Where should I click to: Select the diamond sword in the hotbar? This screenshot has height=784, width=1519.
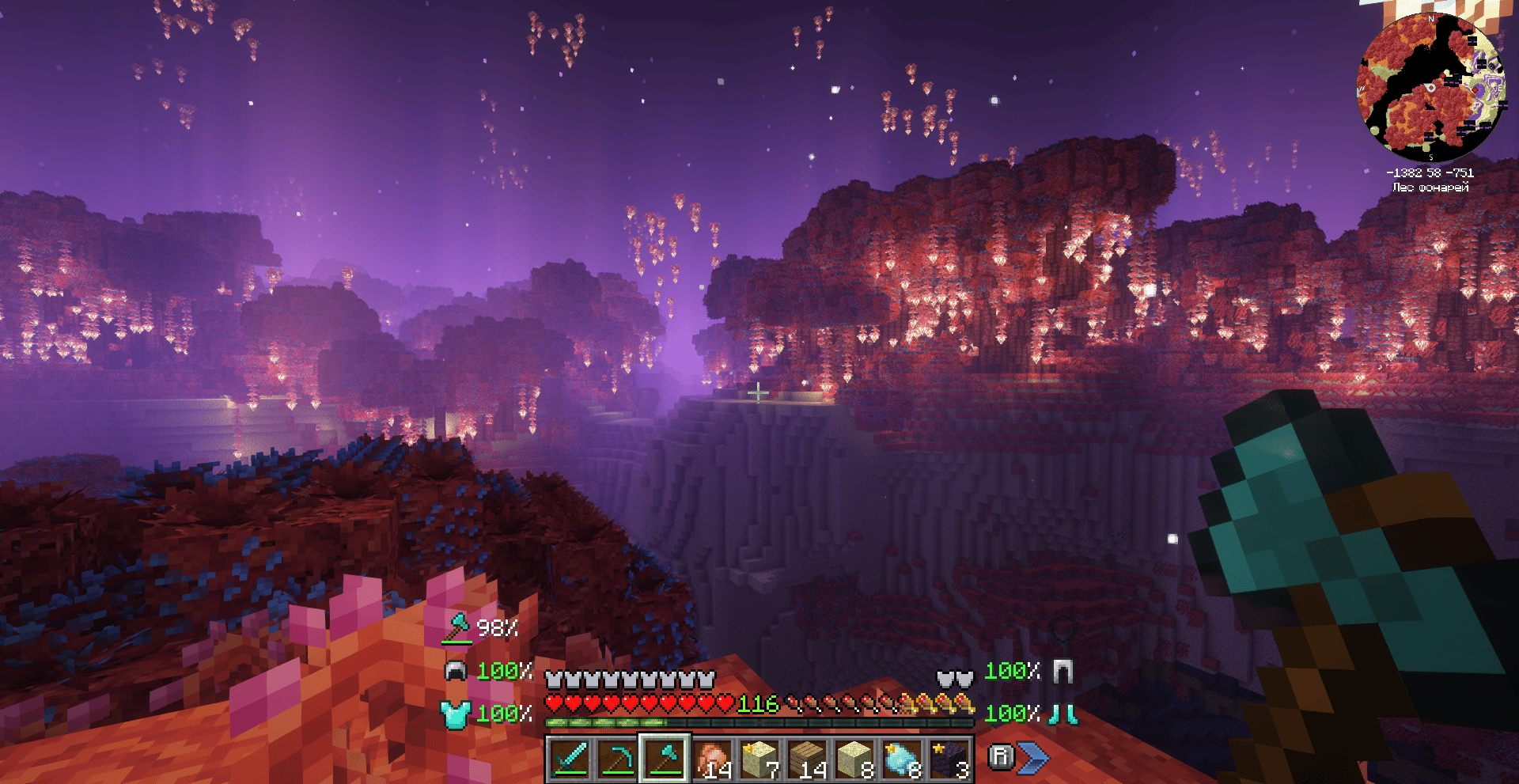571,758
